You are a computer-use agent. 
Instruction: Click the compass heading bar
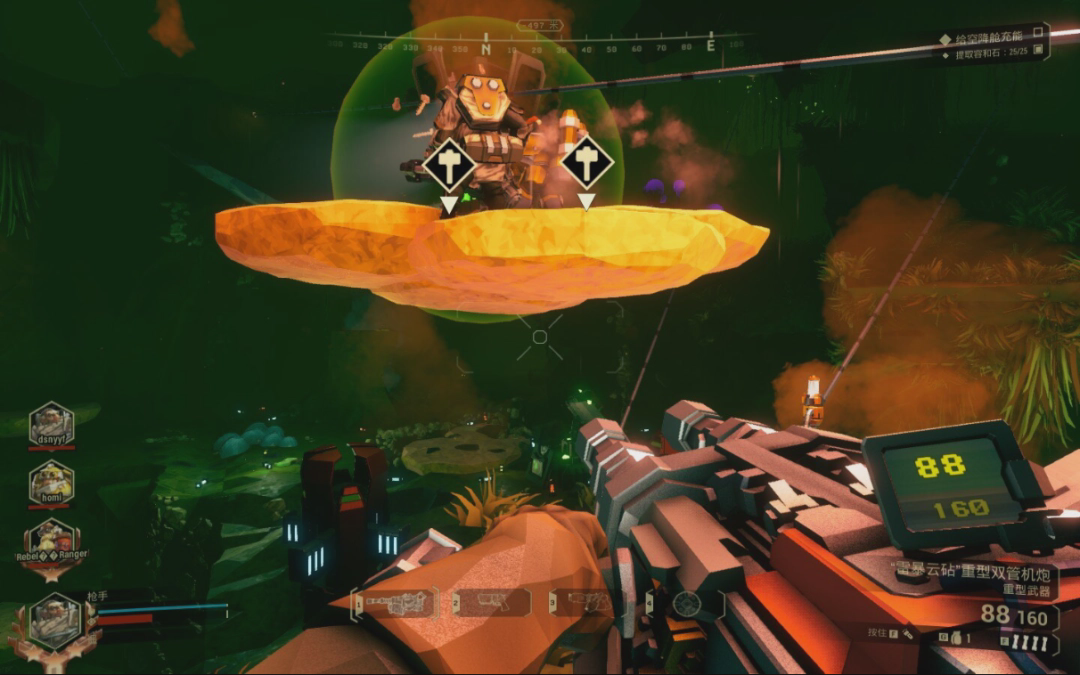(540, 46)
